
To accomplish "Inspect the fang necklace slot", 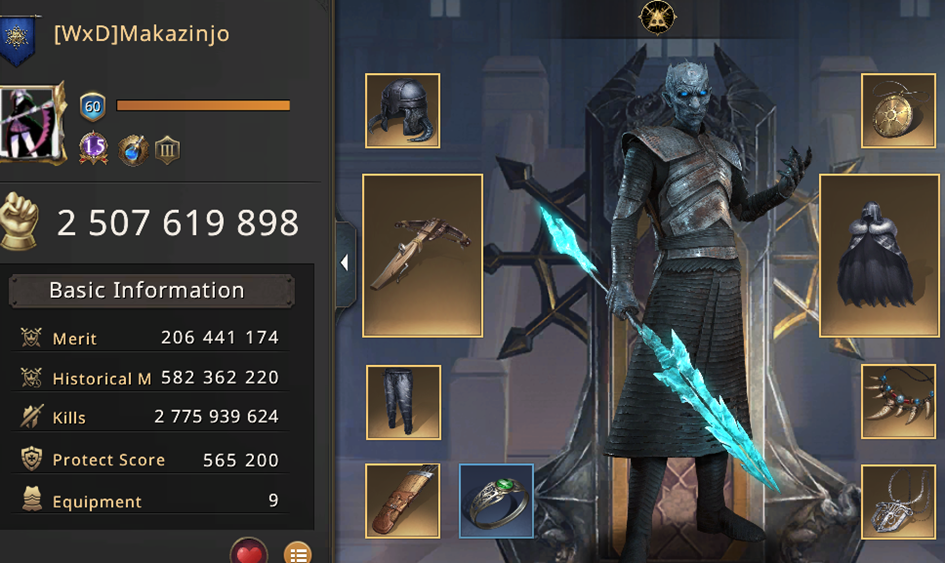I will 898,402.
